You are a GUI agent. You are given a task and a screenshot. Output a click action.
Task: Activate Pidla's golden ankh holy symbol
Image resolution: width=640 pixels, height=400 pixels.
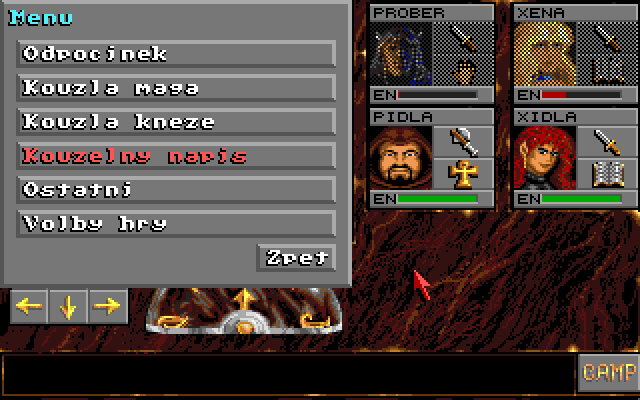[x=464, y=174]
